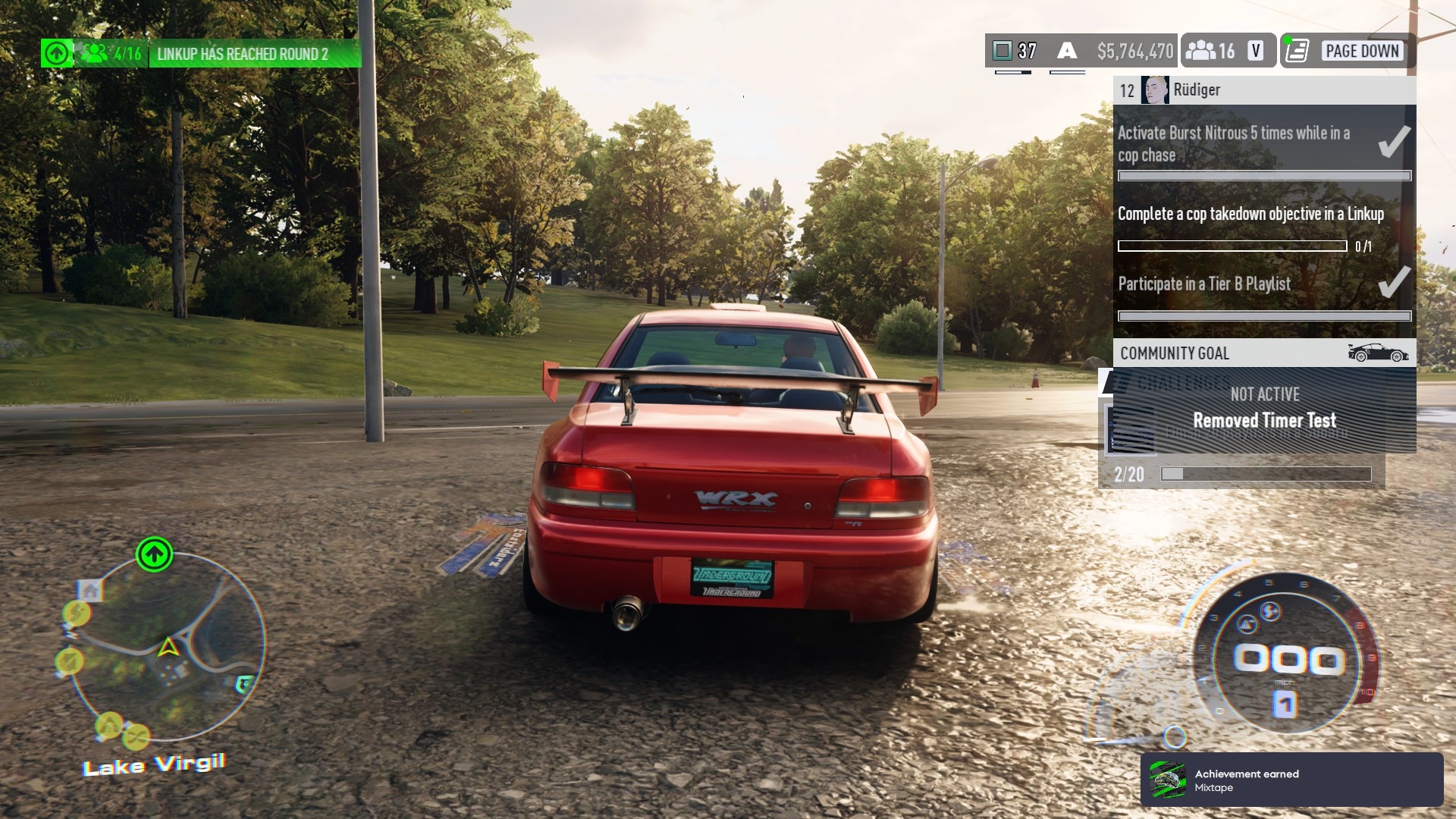Open the player count icon showing 16
This screenshot has width=1456, height=819.
point(1211,51)
